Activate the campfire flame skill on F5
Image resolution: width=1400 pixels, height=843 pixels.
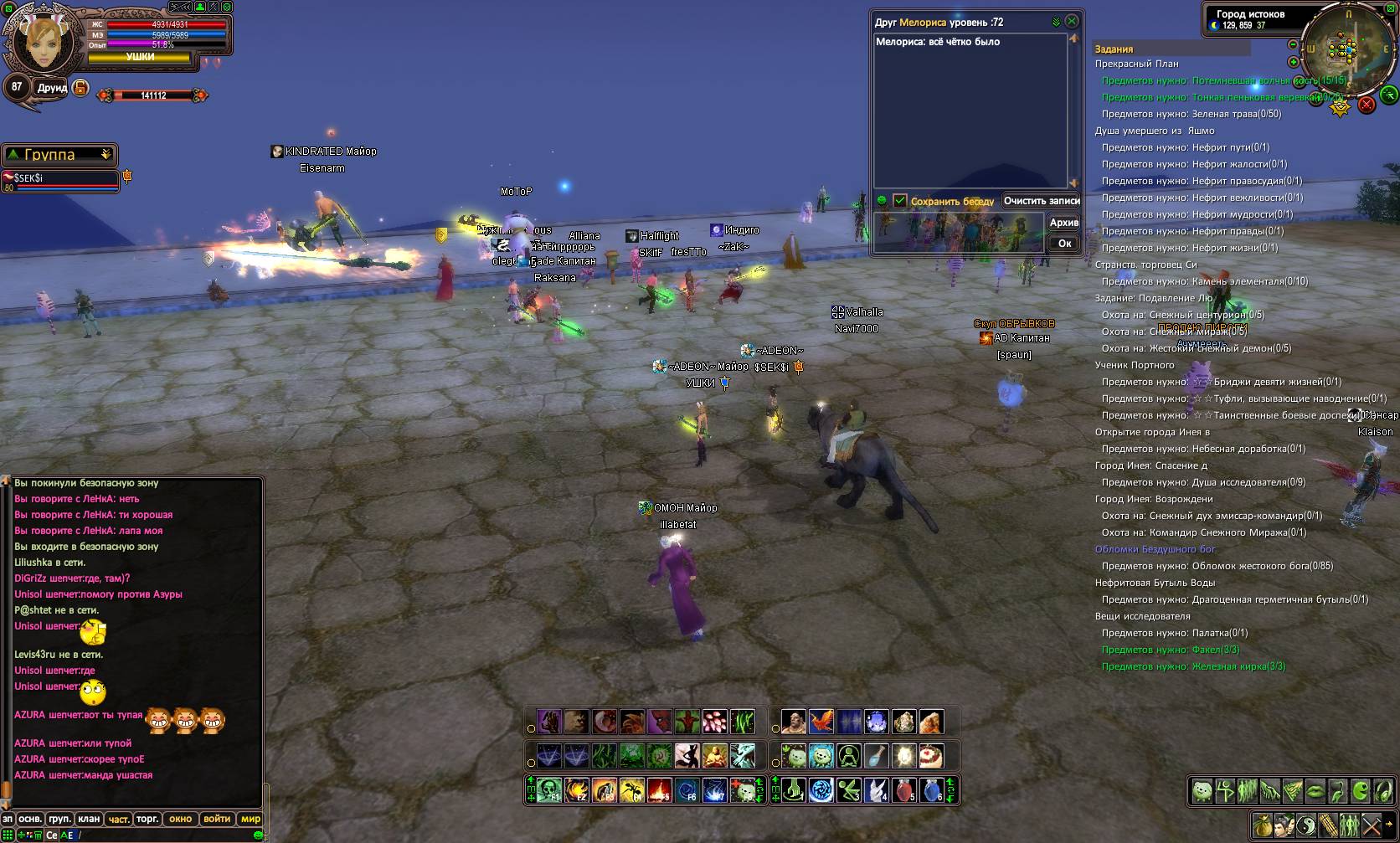pos(659,789)
